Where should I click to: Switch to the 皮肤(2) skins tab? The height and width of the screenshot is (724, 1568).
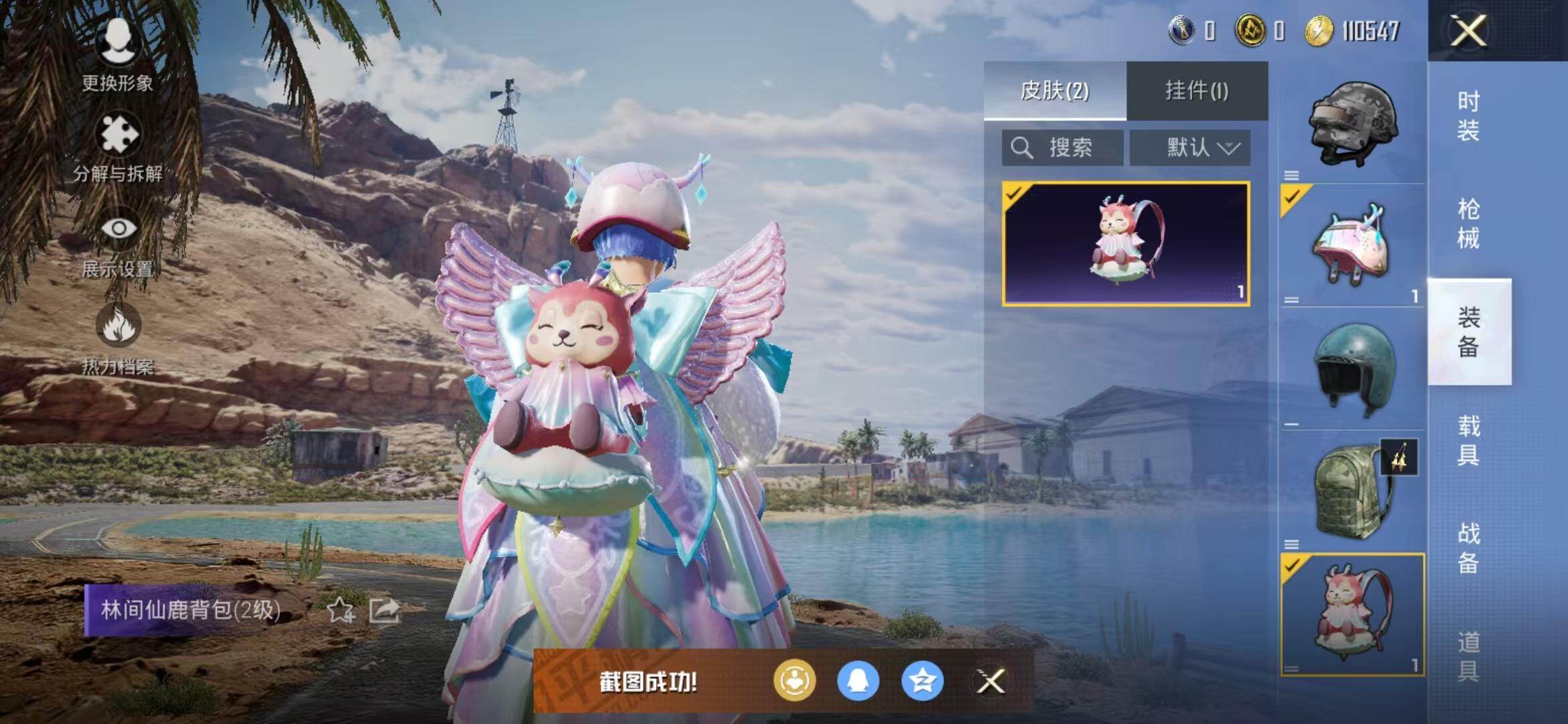1055,90
